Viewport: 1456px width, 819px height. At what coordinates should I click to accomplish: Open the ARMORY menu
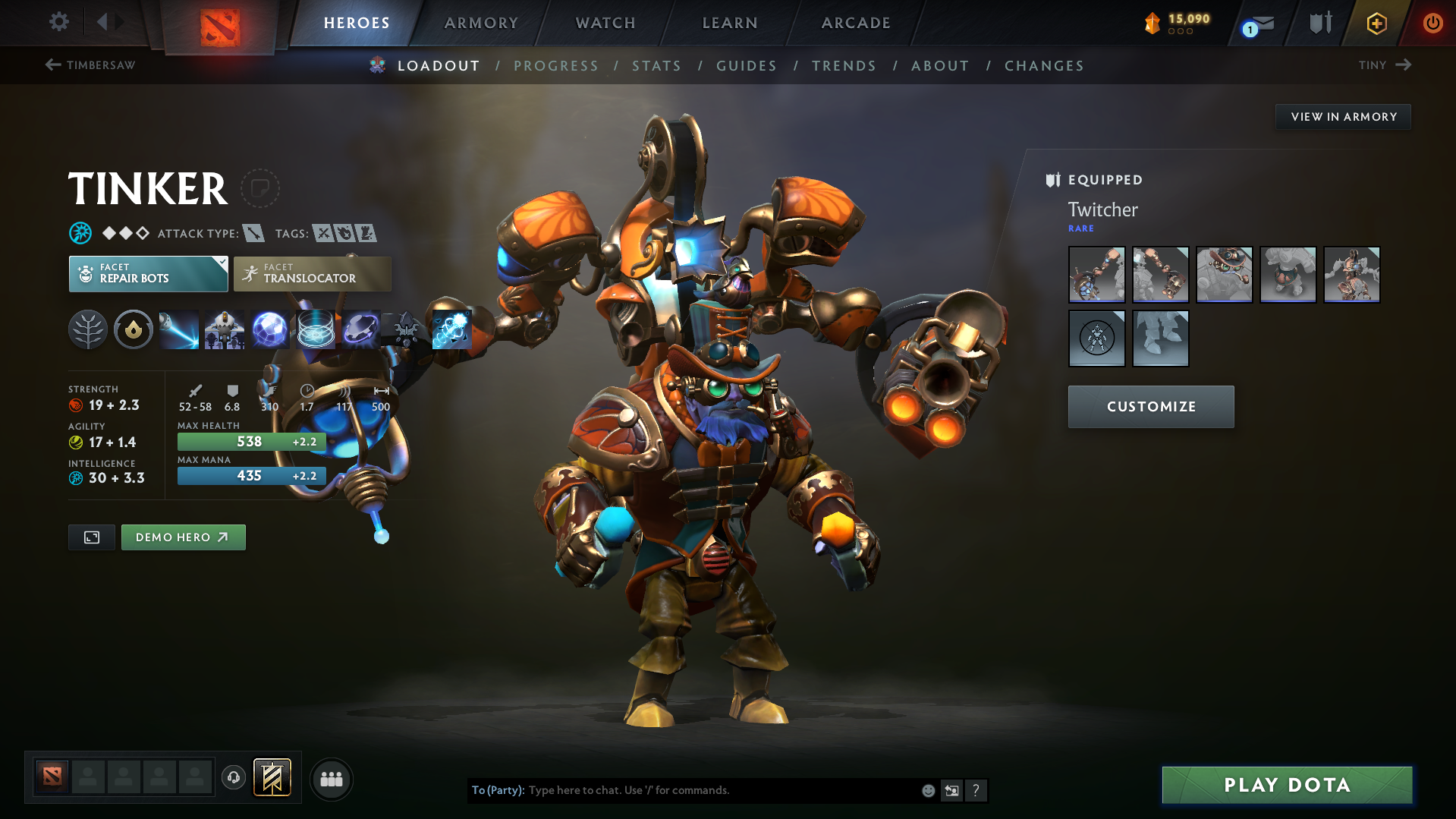click(x=481, y=23)
